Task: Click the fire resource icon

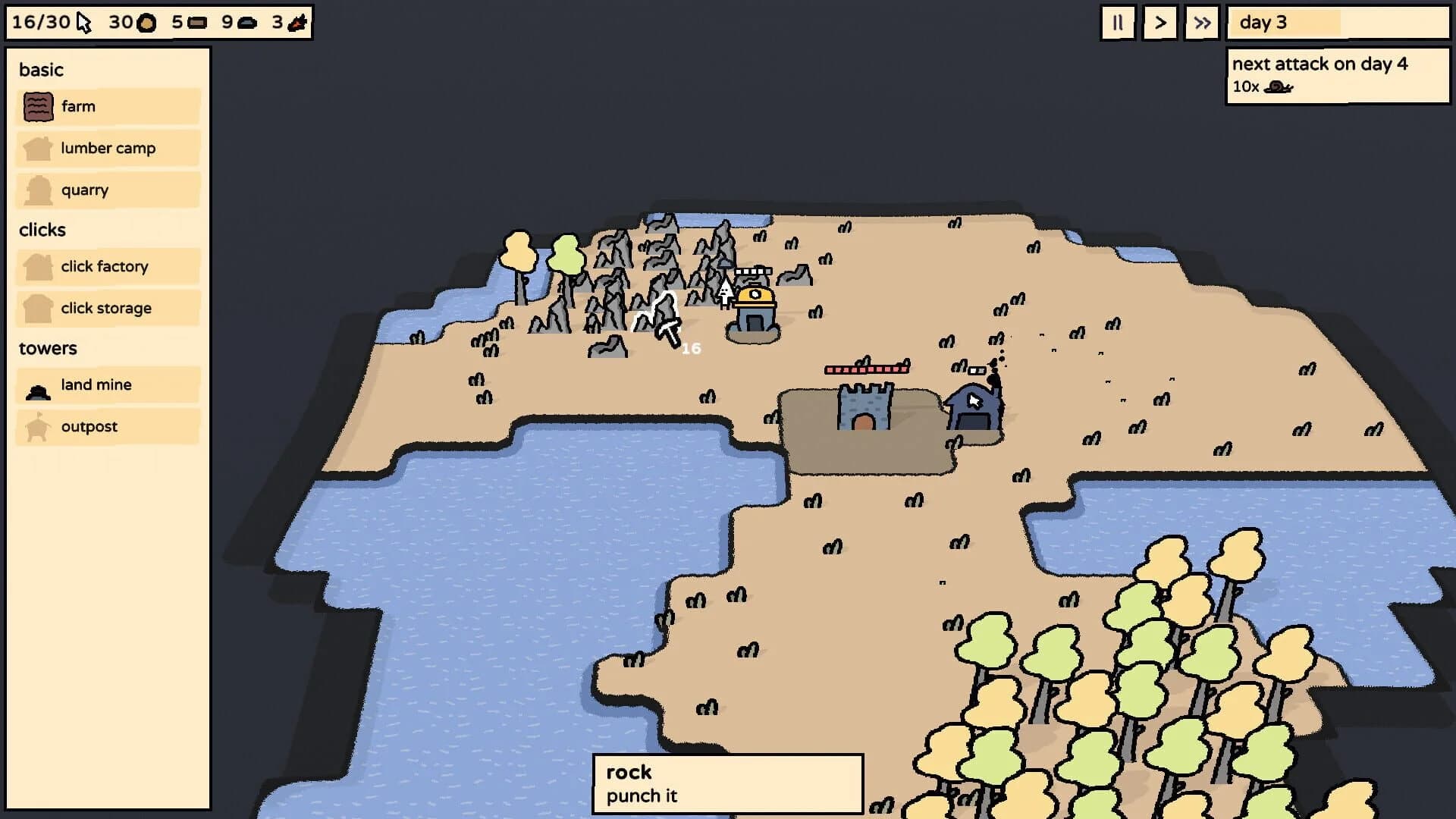Action: (297, 23)
